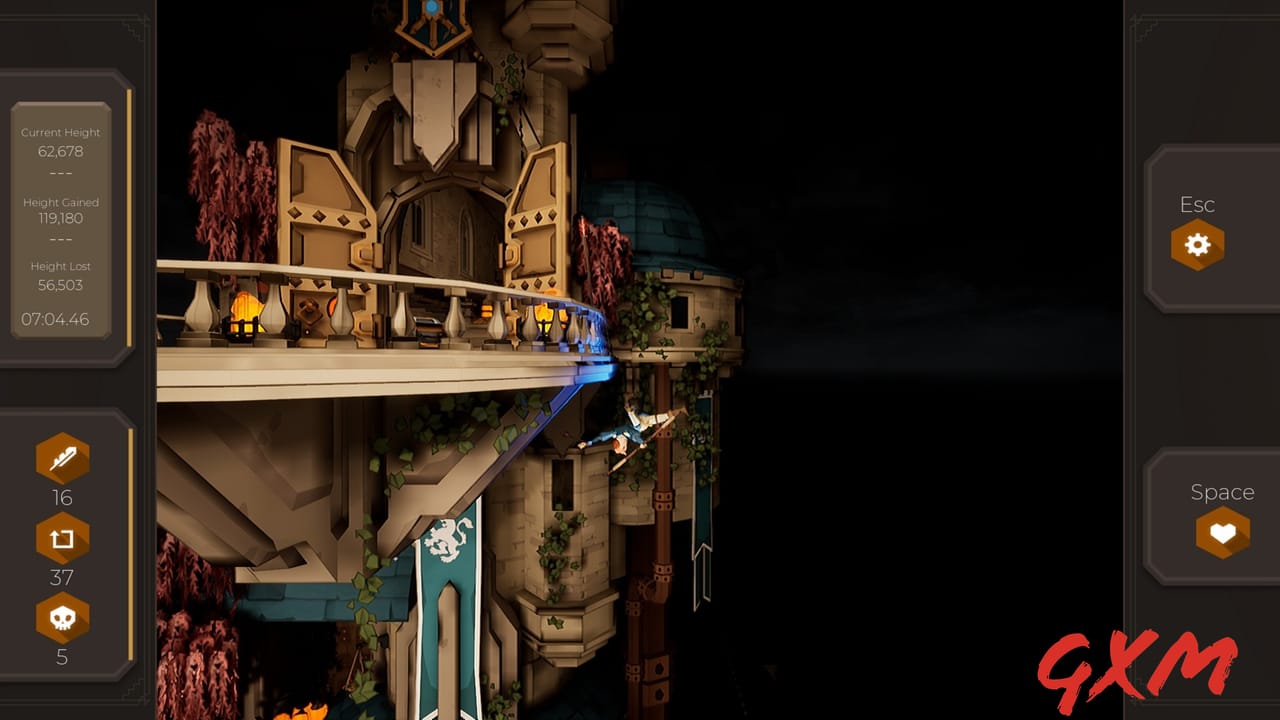Click the Height Gained value 119,180

(x=61, y=221)
